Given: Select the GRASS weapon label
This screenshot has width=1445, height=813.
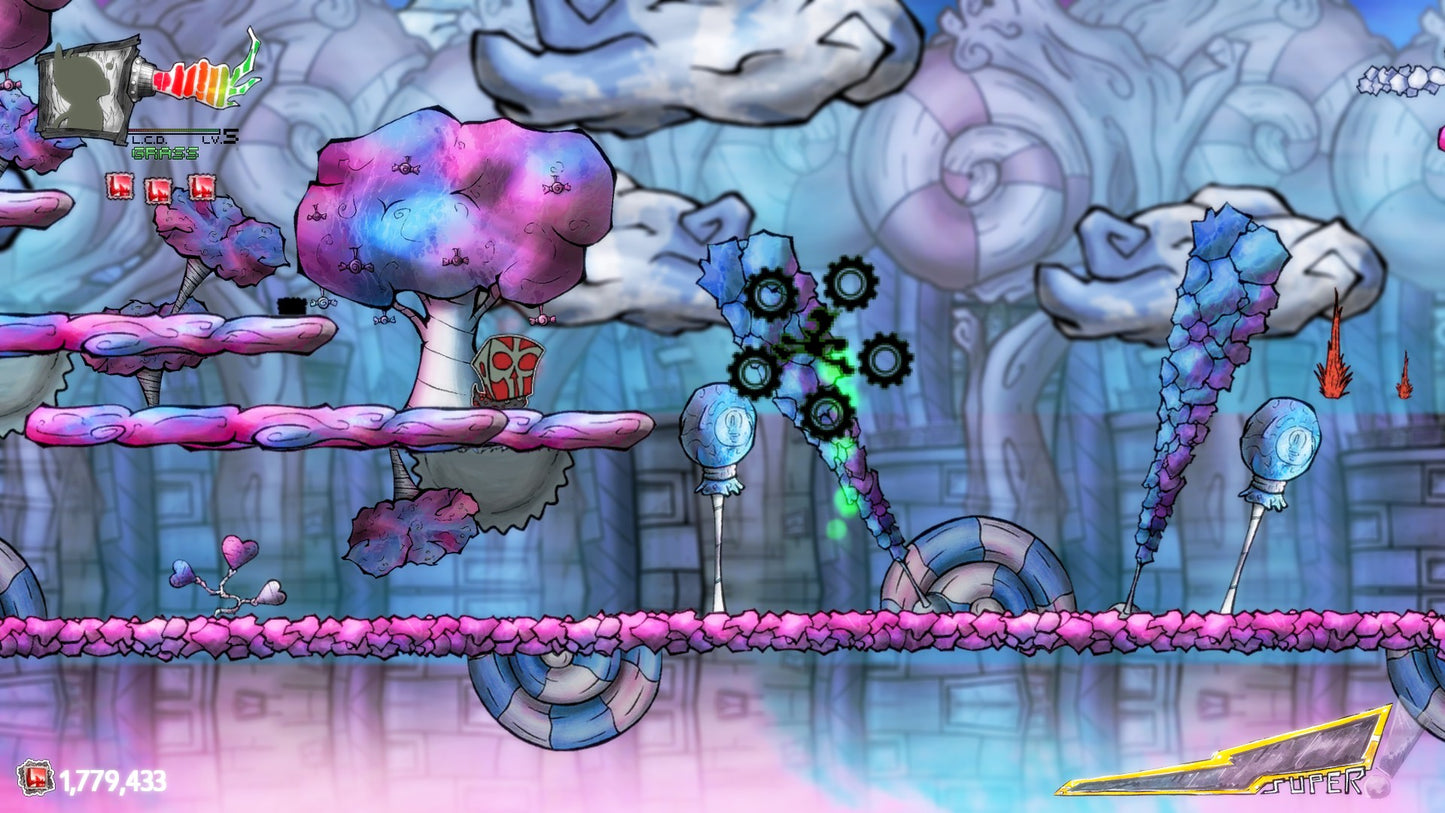Looking at the screenshot, I should (x=164, y=153).
